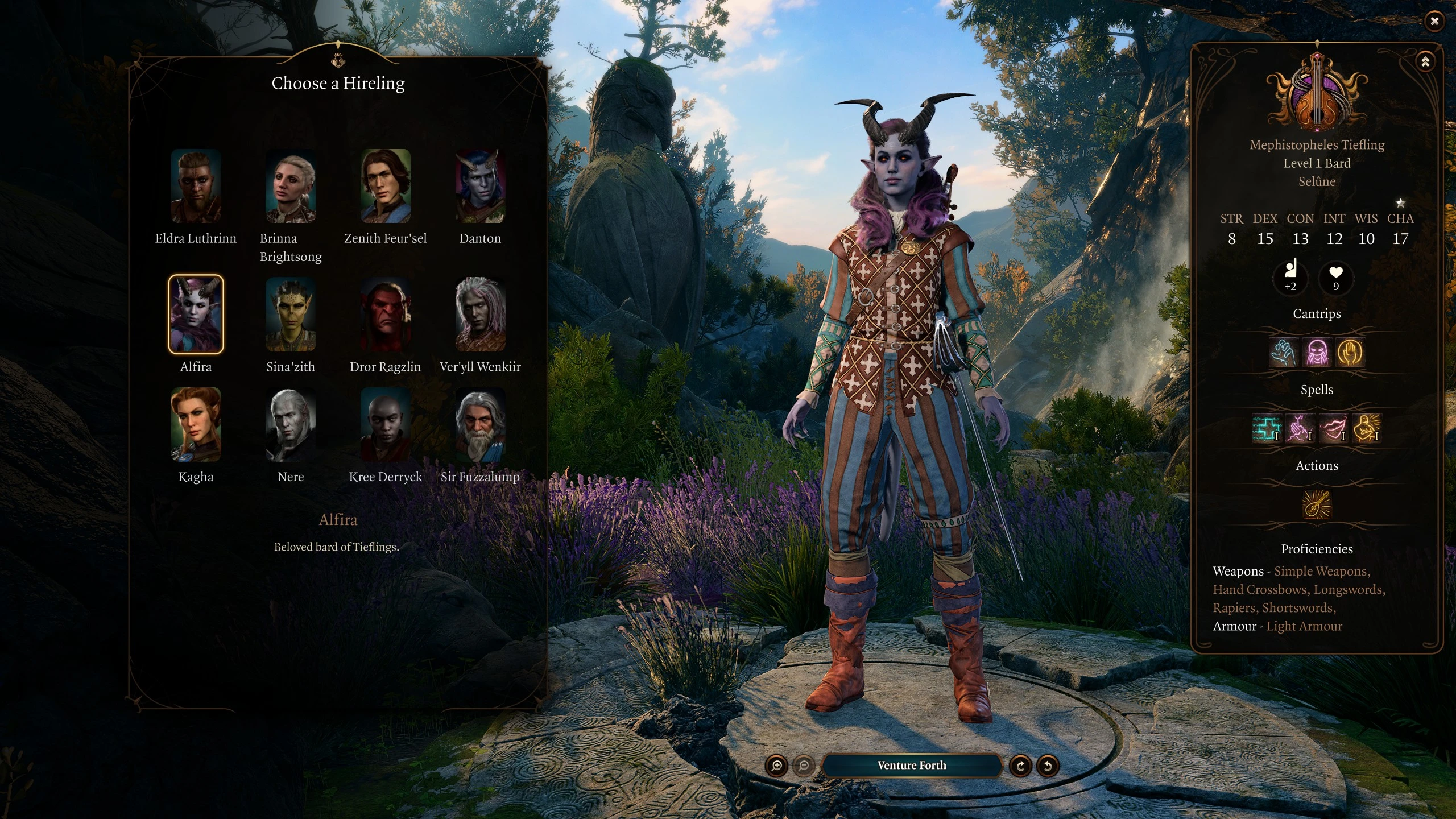1456x819 pixels.
Task: Pick Zenith Feur'sel from the hirelings
Action: coord(385,186)
